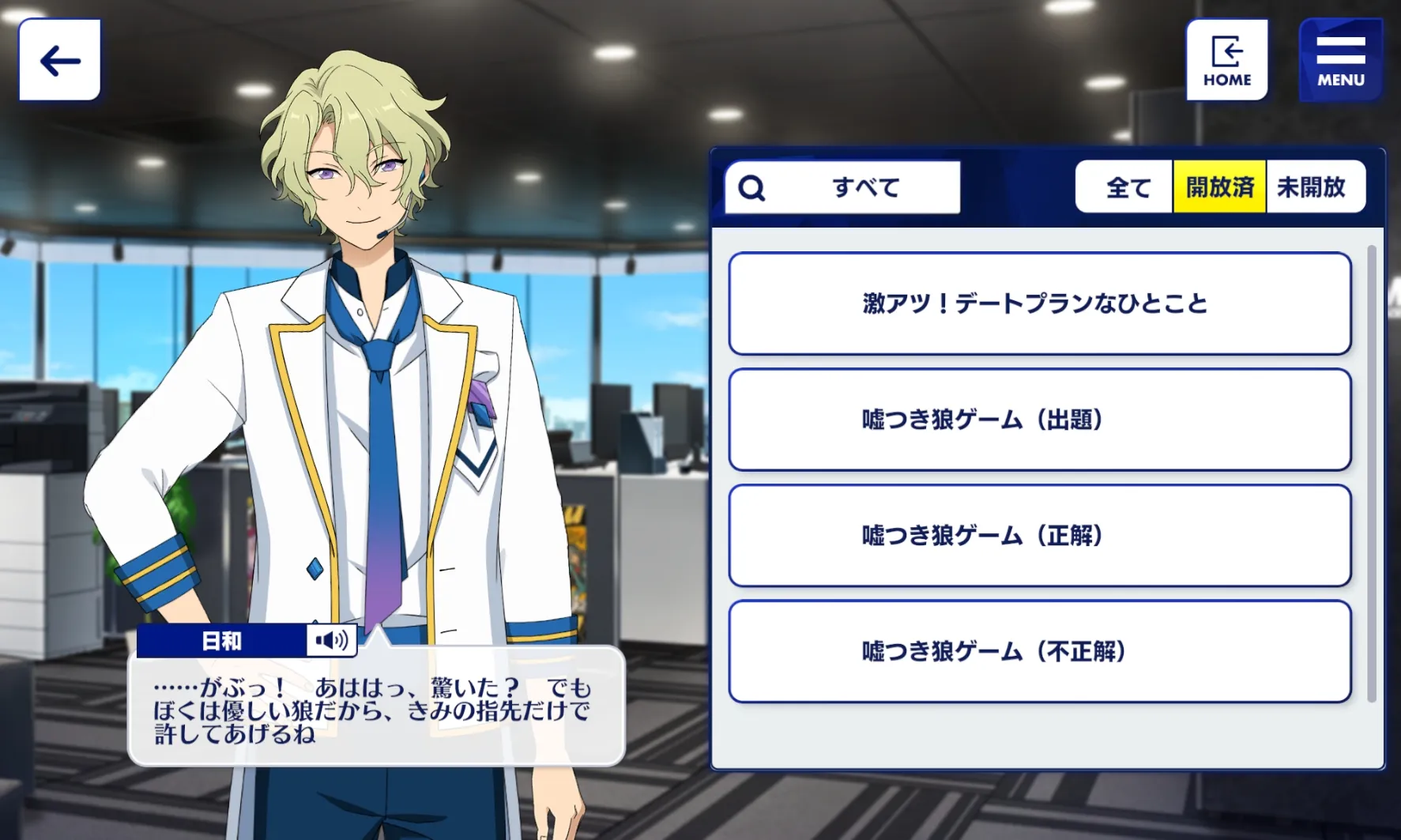Play 激アツ！デートプランなひとこと voice line
This screenshot has height=840, width=1401.
pyautogui.click(x=1039, y=303)
